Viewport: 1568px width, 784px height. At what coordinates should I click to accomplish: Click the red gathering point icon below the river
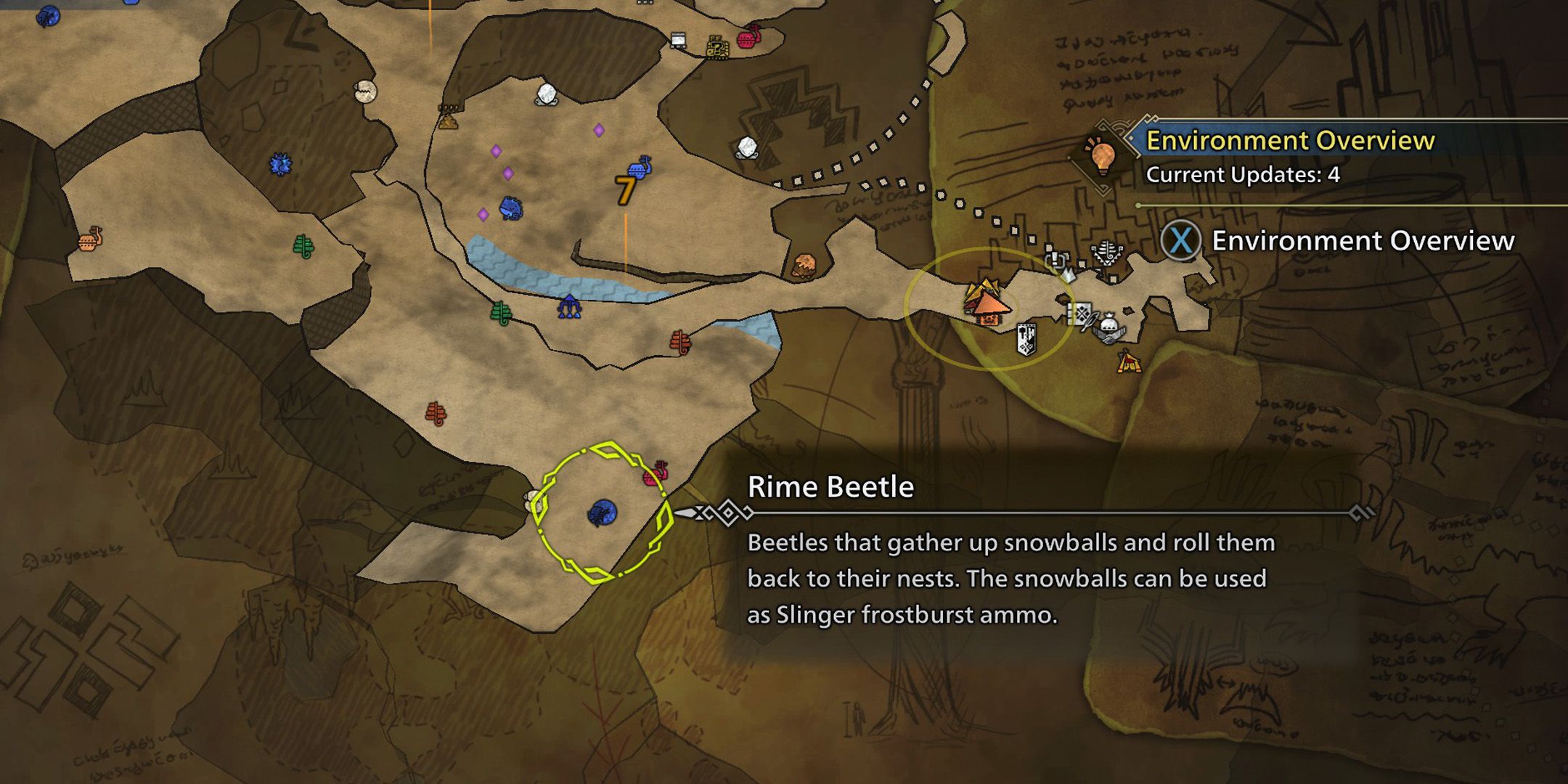coord(682,341)
